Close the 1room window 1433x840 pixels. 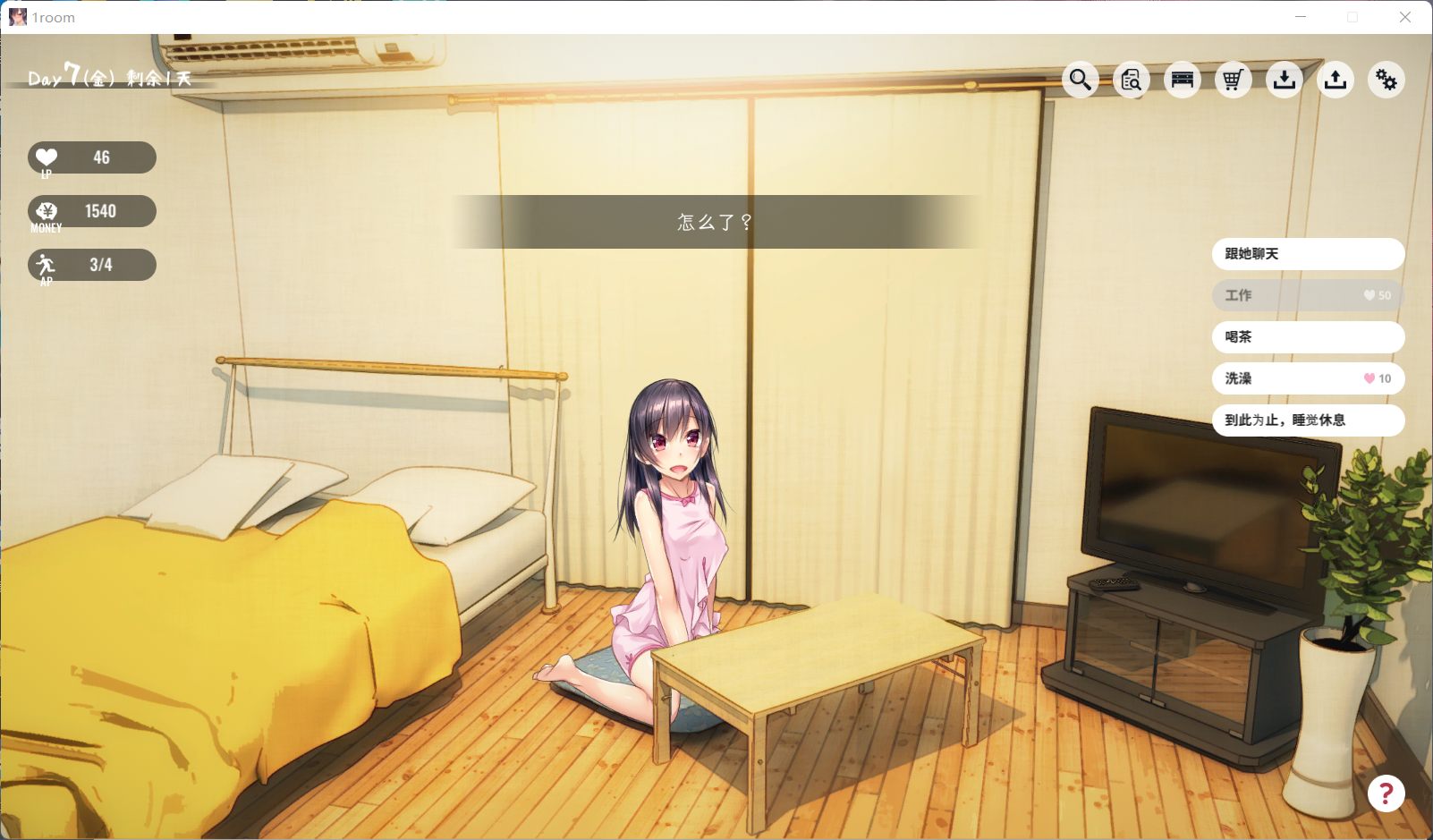[1405, 17]
